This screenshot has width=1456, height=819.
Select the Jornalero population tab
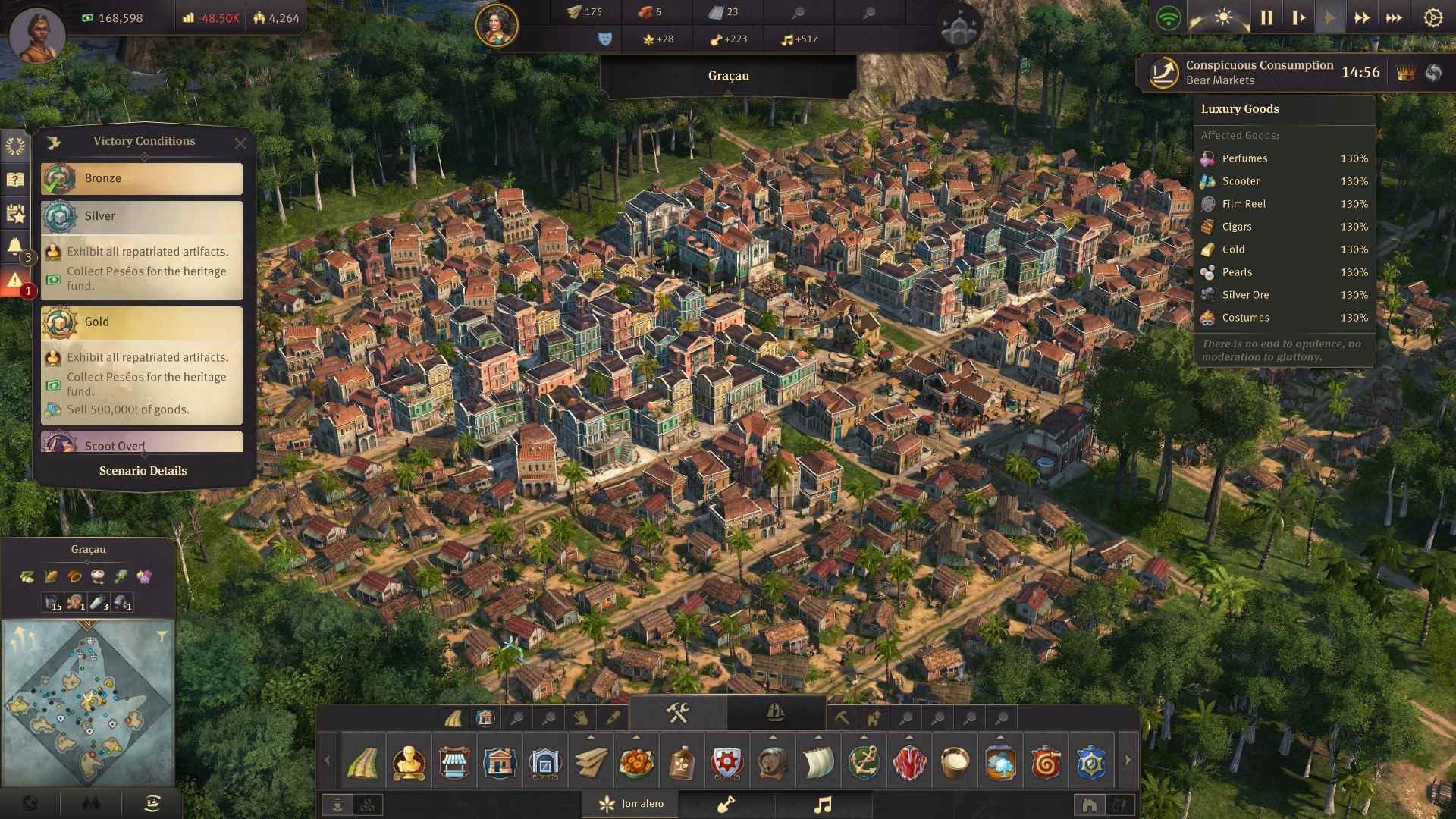click(631, 803)
